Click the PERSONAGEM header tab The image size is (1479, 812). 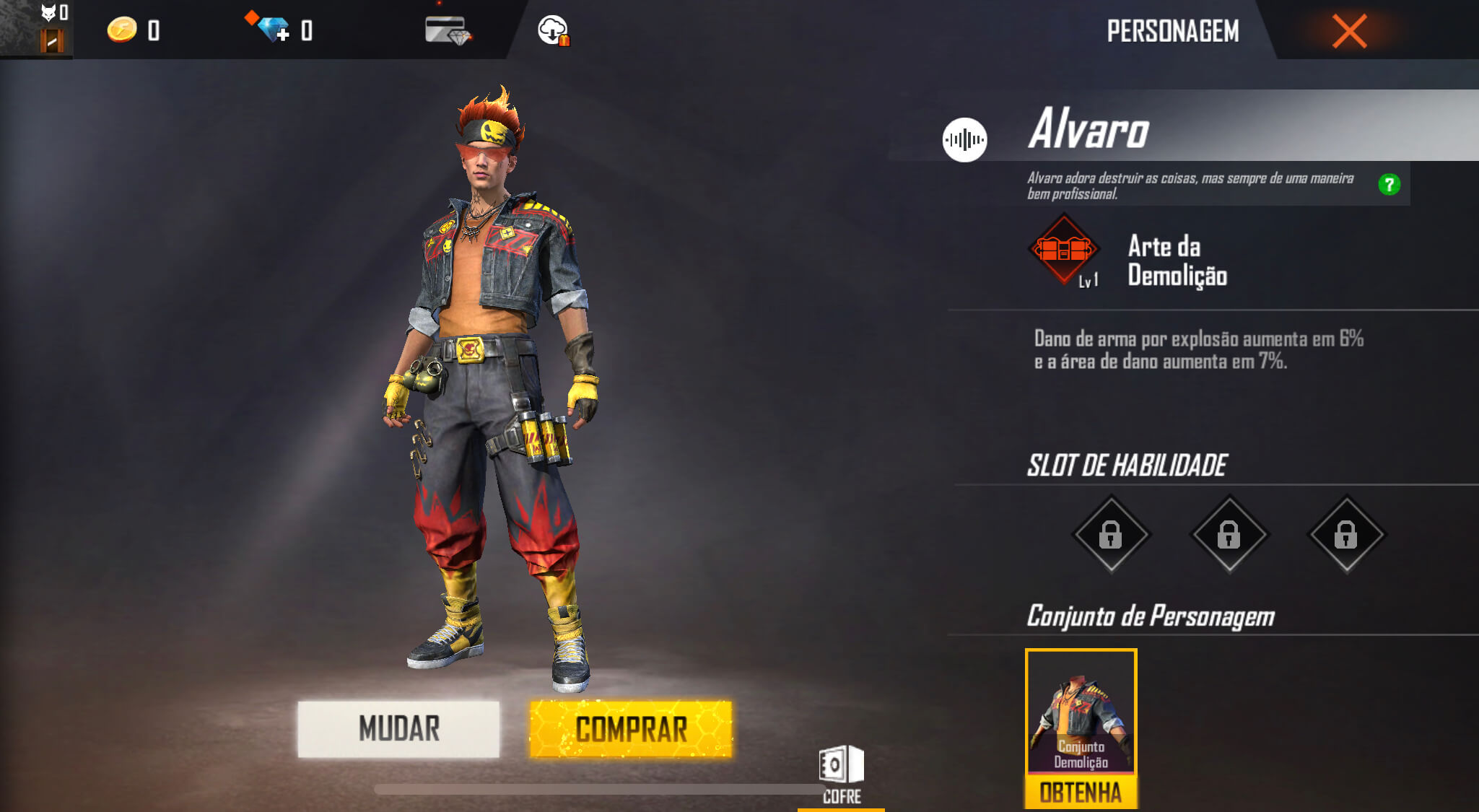click(1174, 31)
